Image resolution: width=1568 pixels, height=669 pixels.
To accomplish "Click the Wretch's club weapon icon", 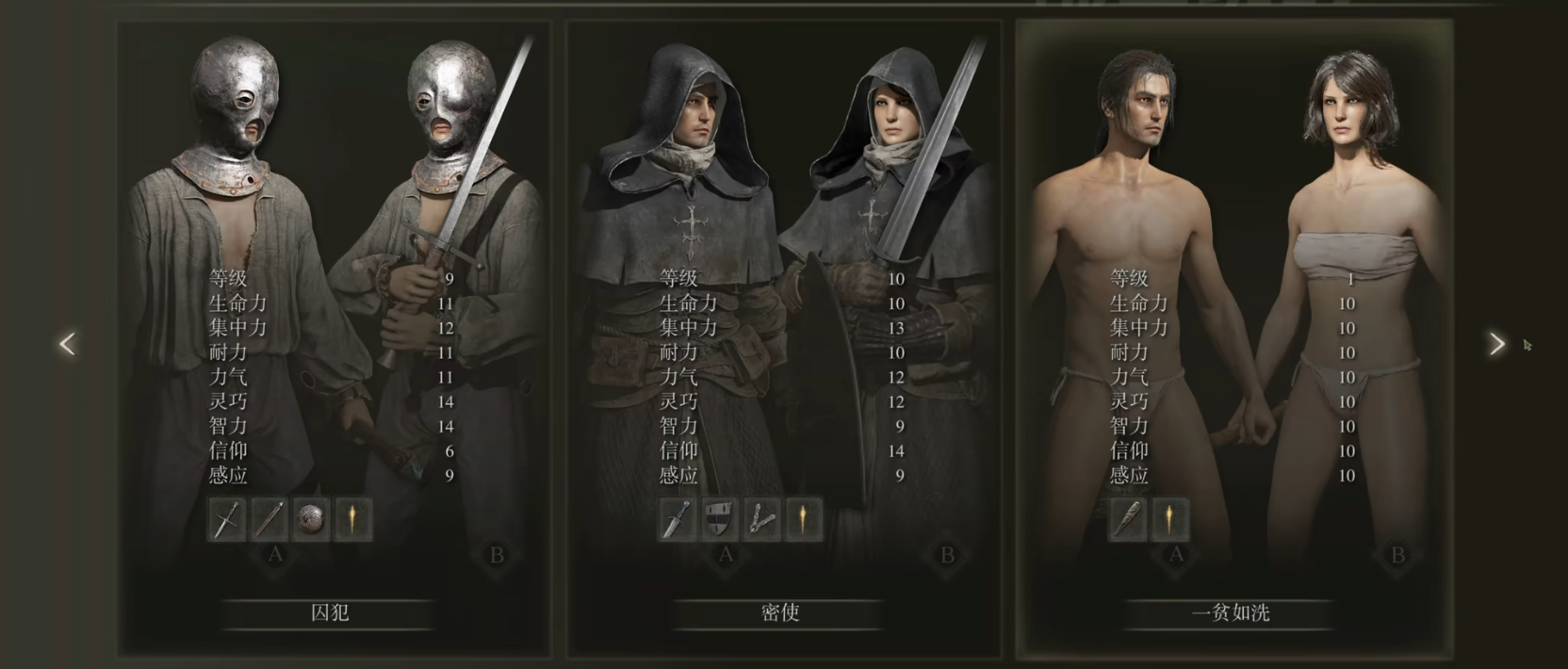I will [x=1128, y=519].
